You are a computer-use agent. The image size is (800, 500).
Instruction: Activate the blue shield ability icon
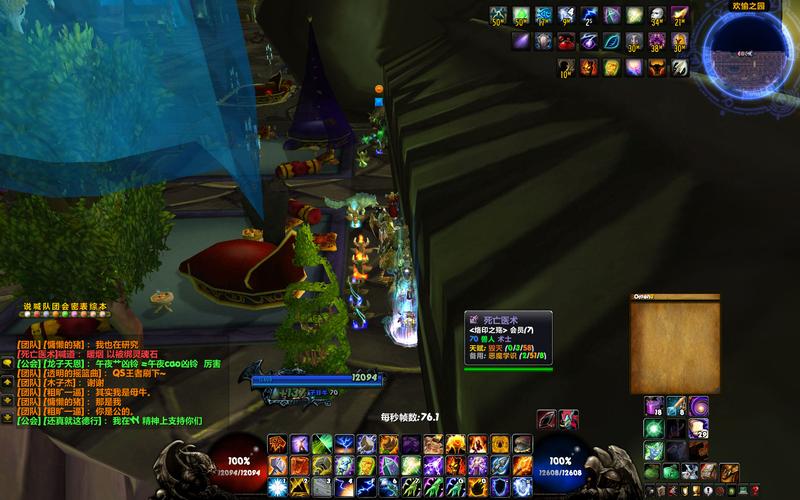[499, 487]
